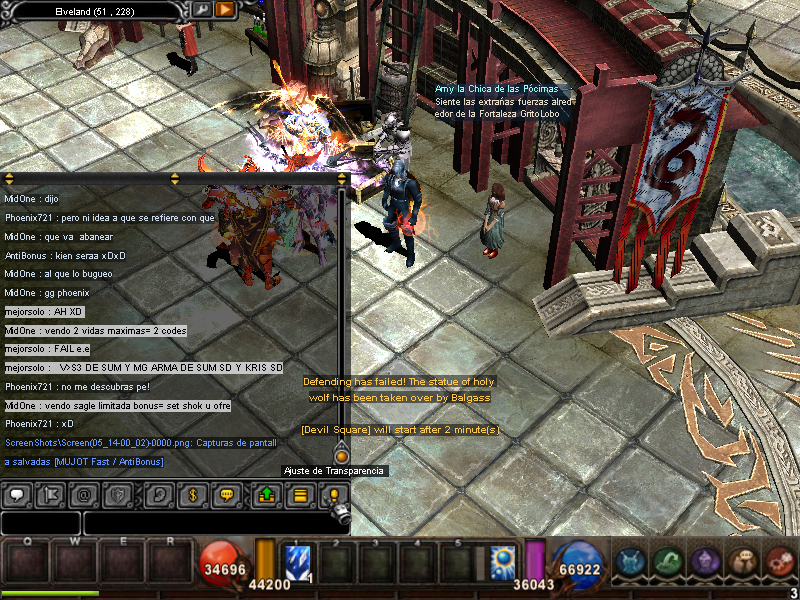800x600 pixels.
Task: Toggle the flag chat button
Action: [x=51, y=494]
